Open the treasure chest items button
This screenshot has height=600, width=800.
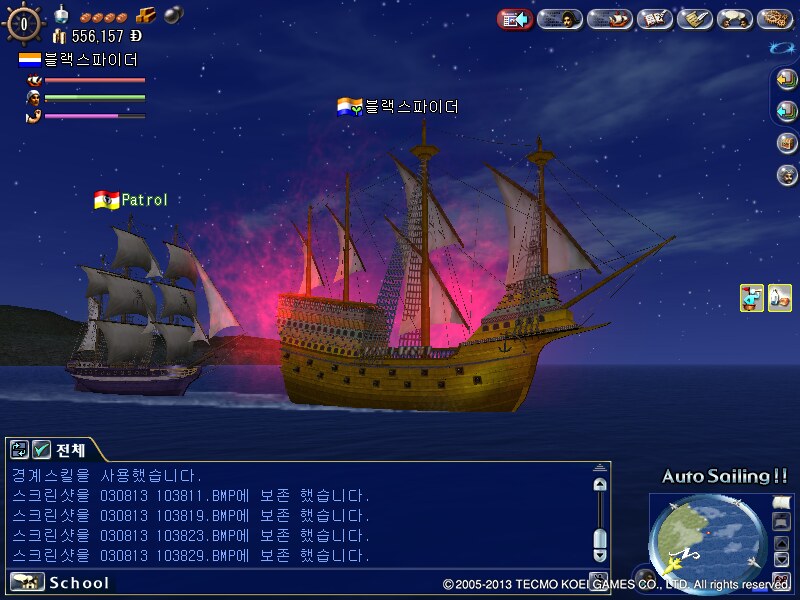787,142
